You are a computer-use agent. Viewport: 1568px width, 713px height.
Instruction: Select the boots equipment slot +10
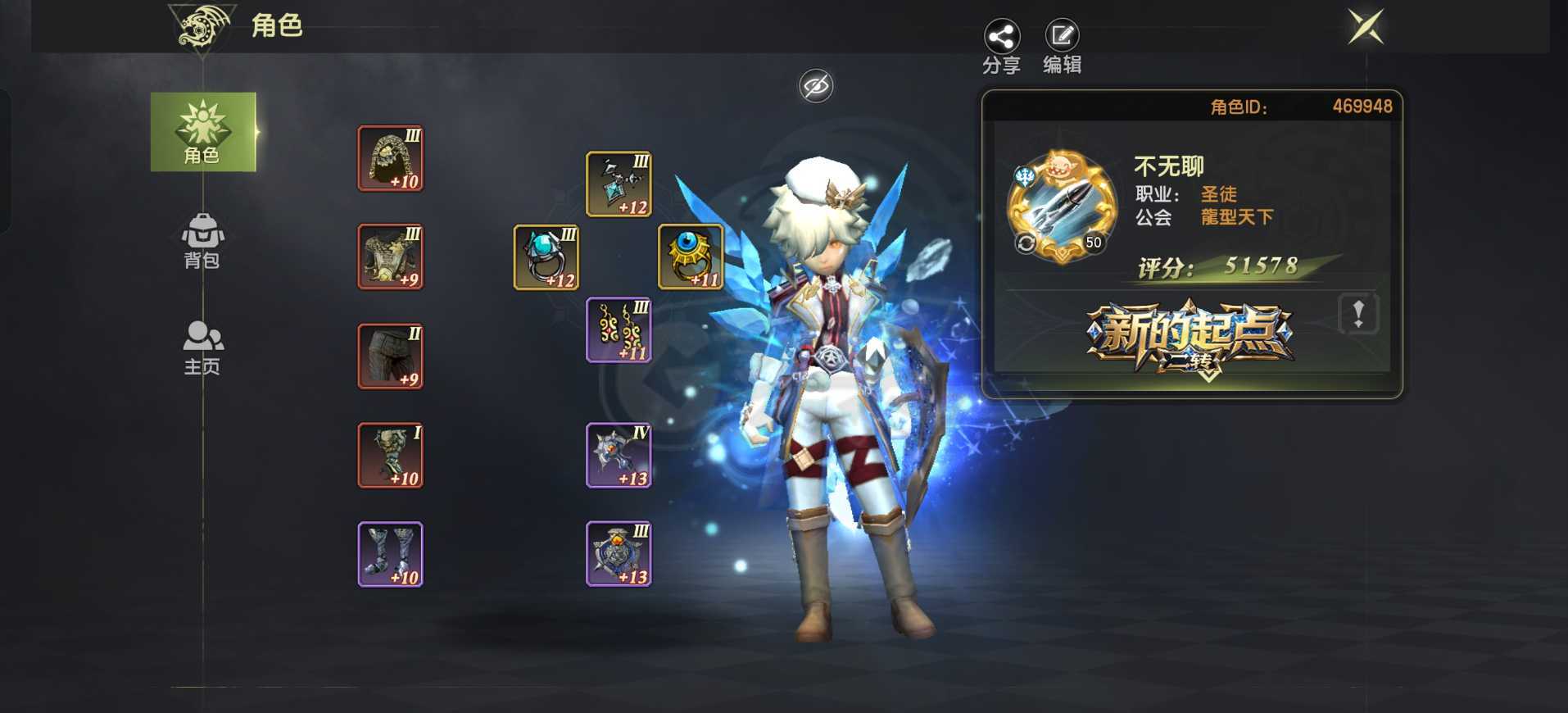coord(391,555)
